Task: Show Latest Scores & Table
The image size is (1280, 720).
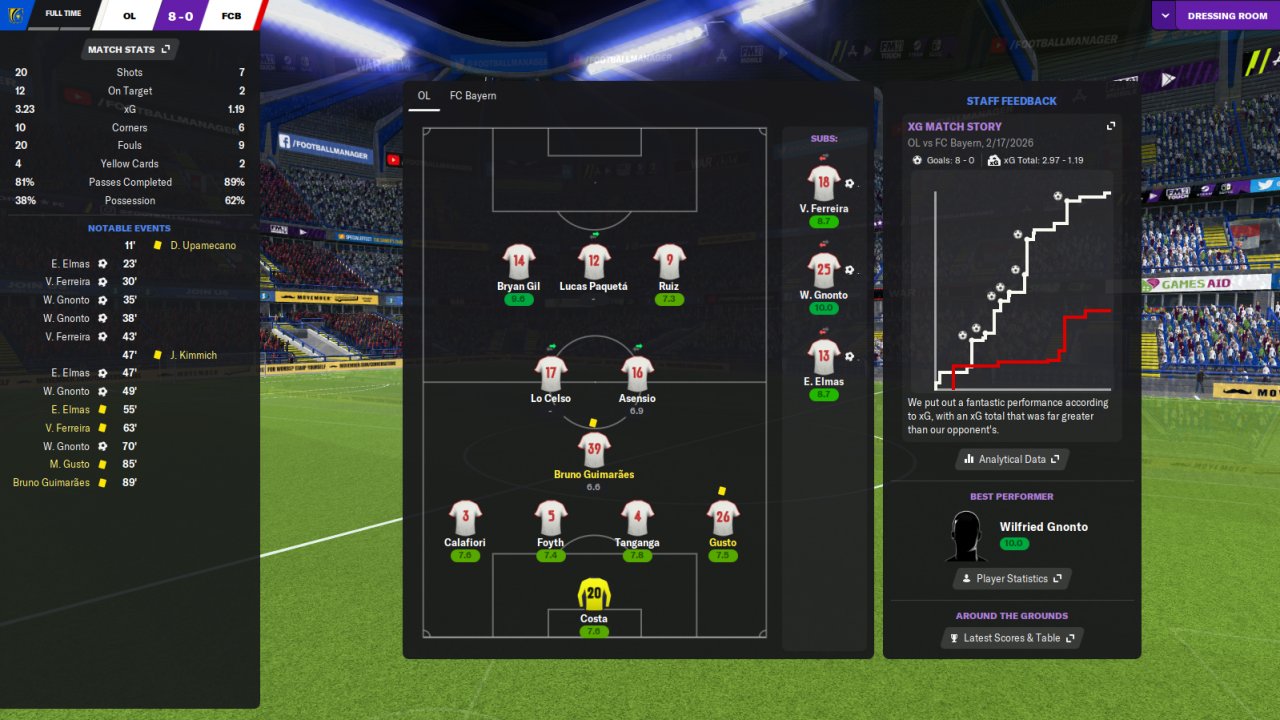Action: tap(1012, 638)
